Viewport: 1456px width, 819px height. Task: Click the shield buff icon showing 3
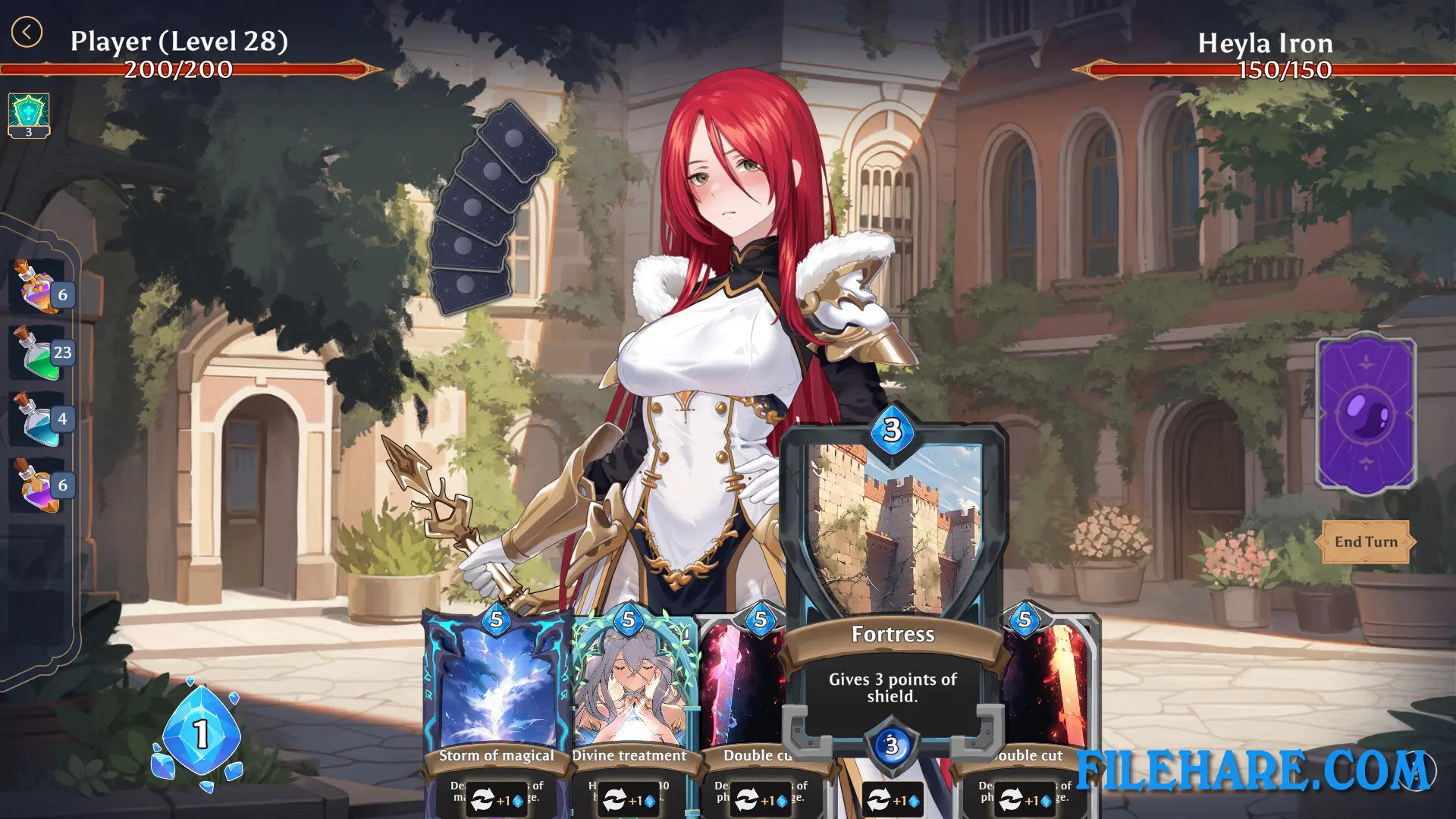(28, 111)
